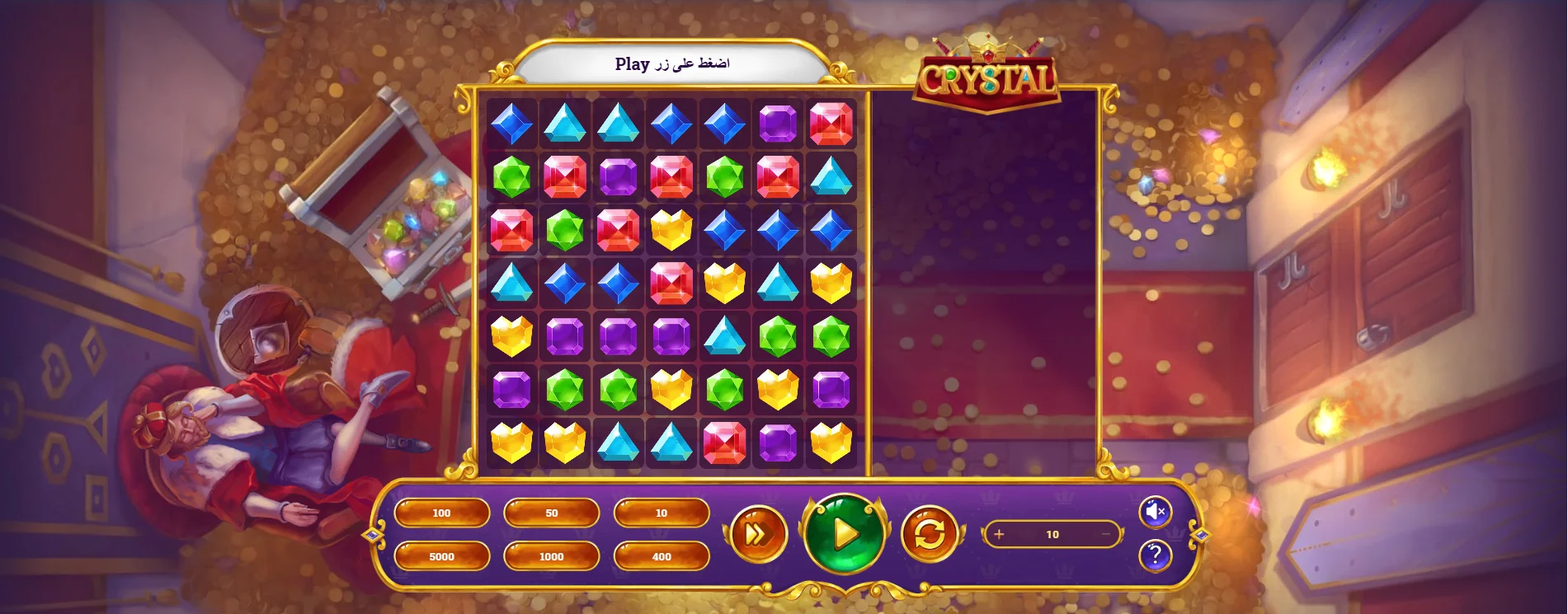Image resolution: width=1568 pixels, height=614 pixels.
Task: Click the bet value field showing 10
Action: click(x=1052, y=534)
